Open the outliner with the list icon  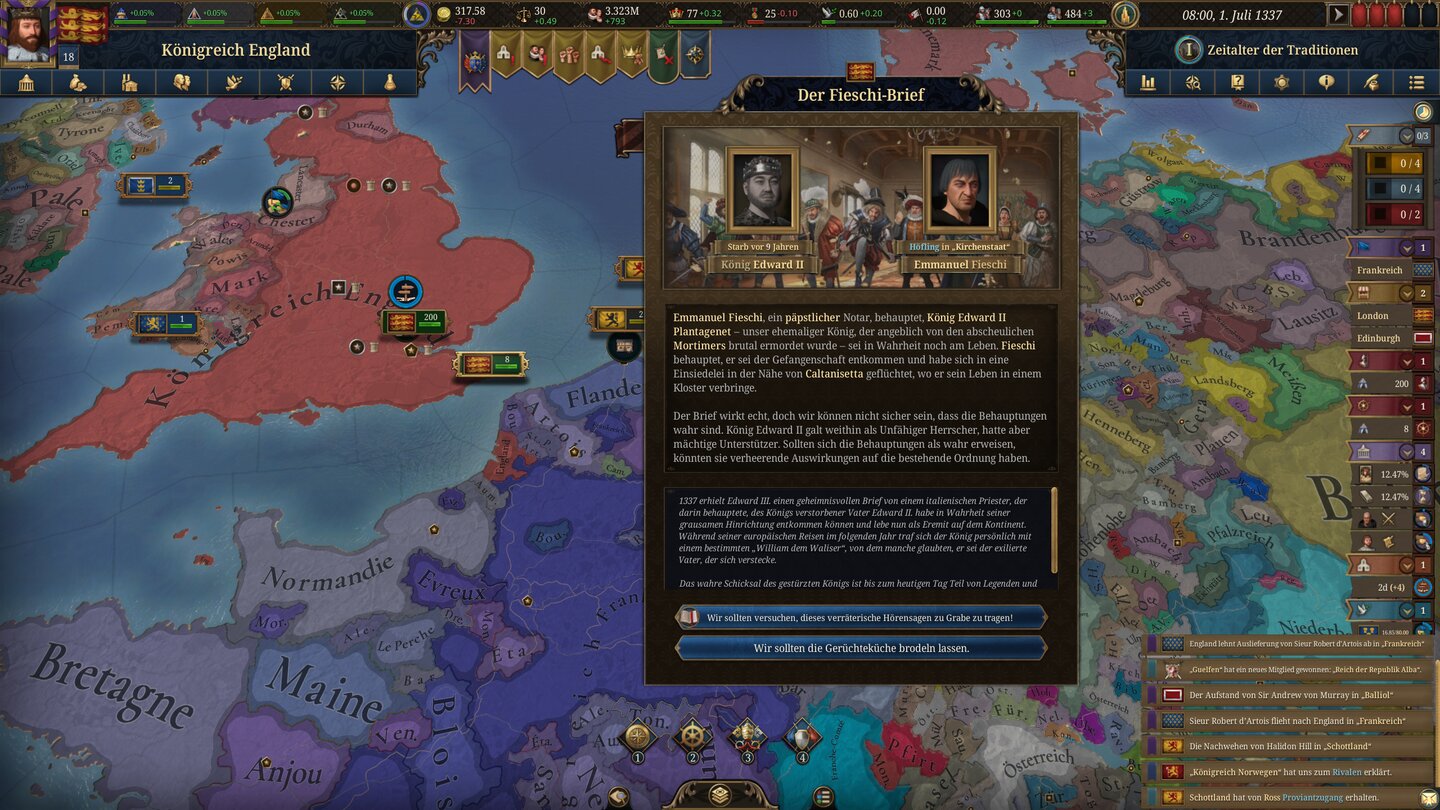[x=1418, y=82]
